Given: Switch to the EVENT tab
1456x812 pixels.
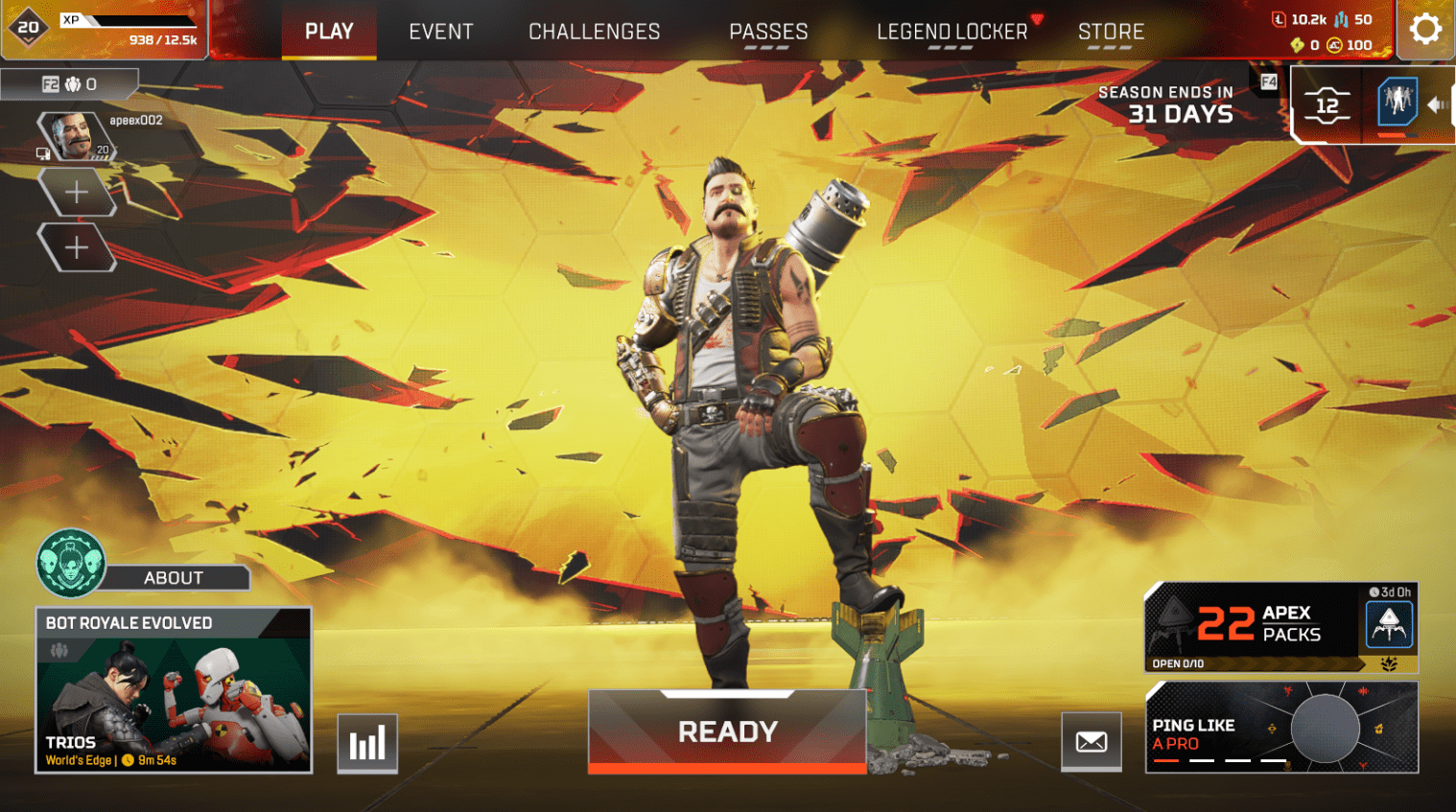Looking at the screenshot, I should [440, 31].
